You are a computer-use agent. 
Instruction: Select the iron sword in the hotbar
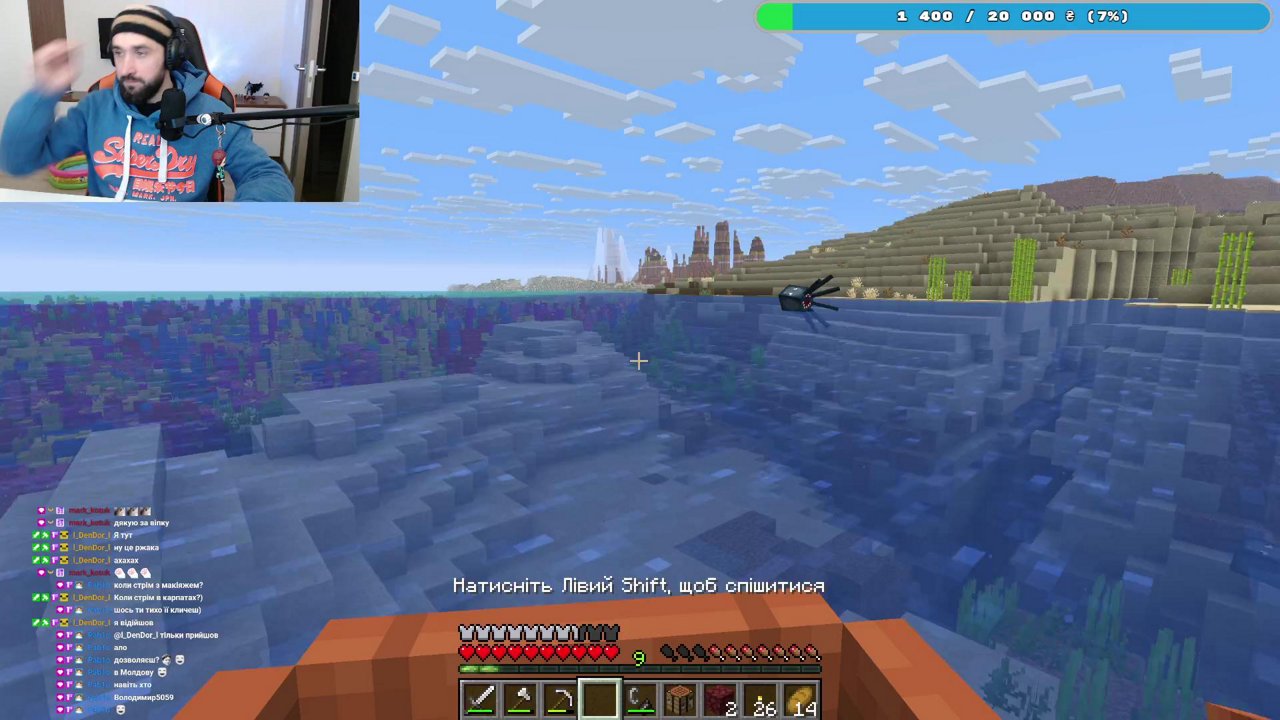[479, 697]
